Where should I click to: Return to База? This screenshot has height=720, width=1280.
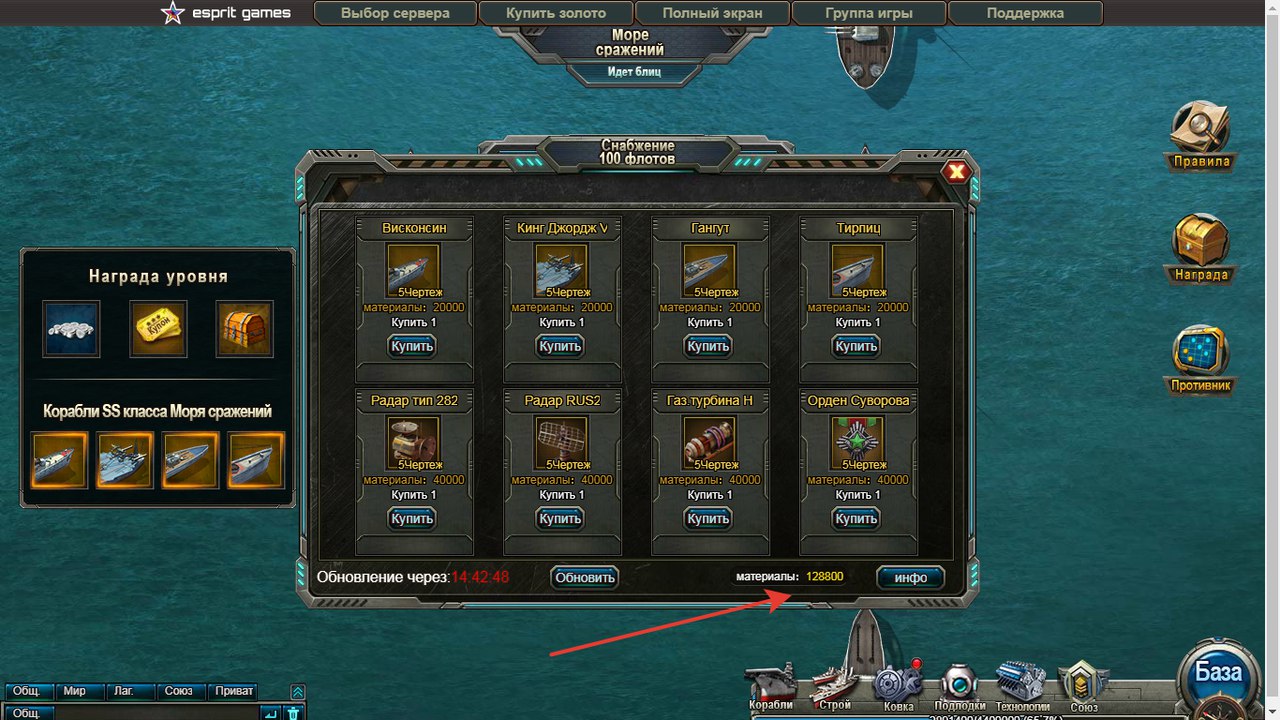(x=1218, y=671)
